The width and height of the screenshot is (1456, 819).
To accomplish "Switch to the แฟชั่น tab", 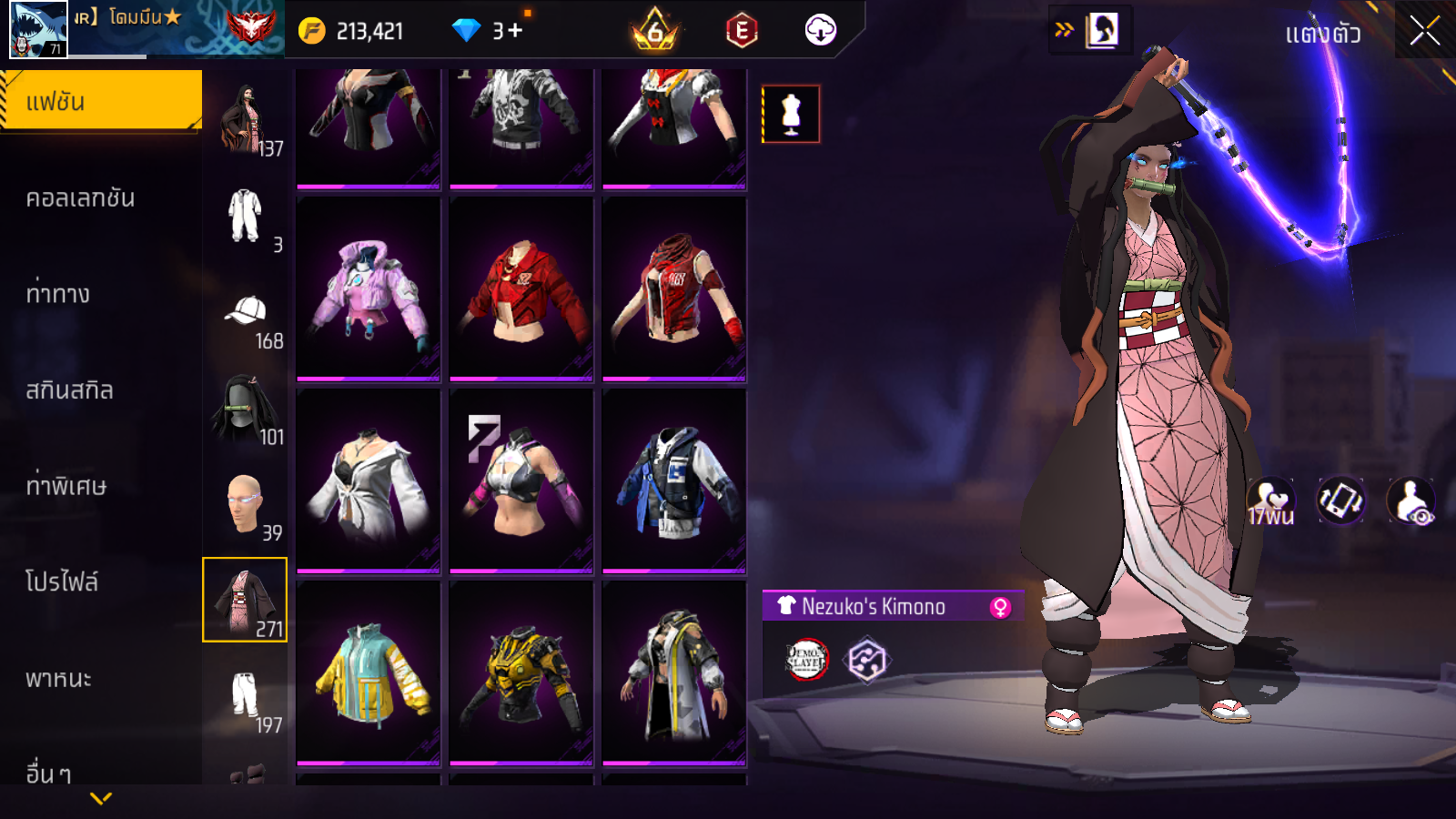I will pyautogui.click(x=101, y=101).
